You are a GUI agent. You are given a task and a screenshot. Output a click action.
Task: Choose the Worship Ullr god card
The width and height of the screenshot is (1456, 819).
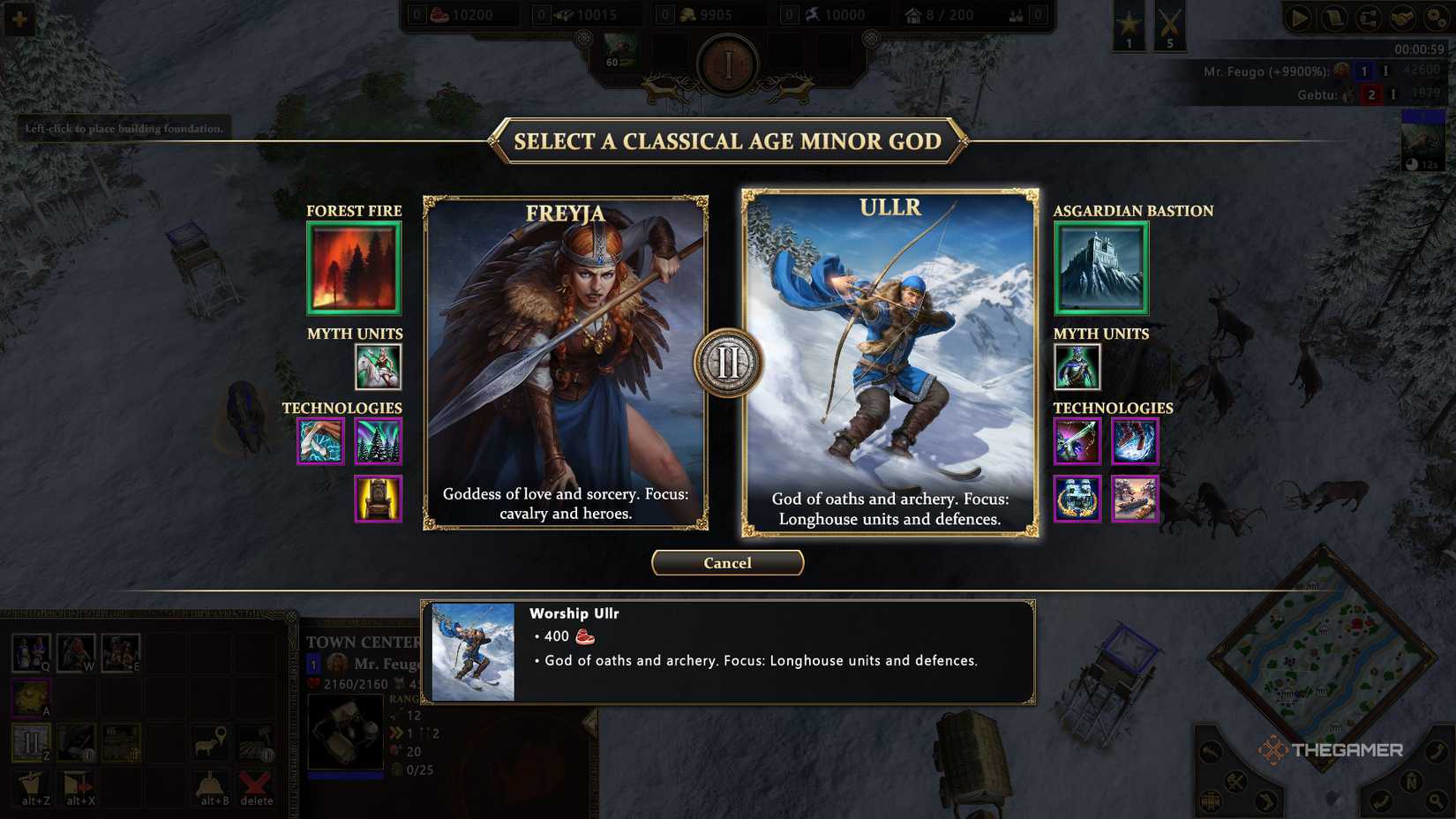pyautogui.click(x=889, y=362)
